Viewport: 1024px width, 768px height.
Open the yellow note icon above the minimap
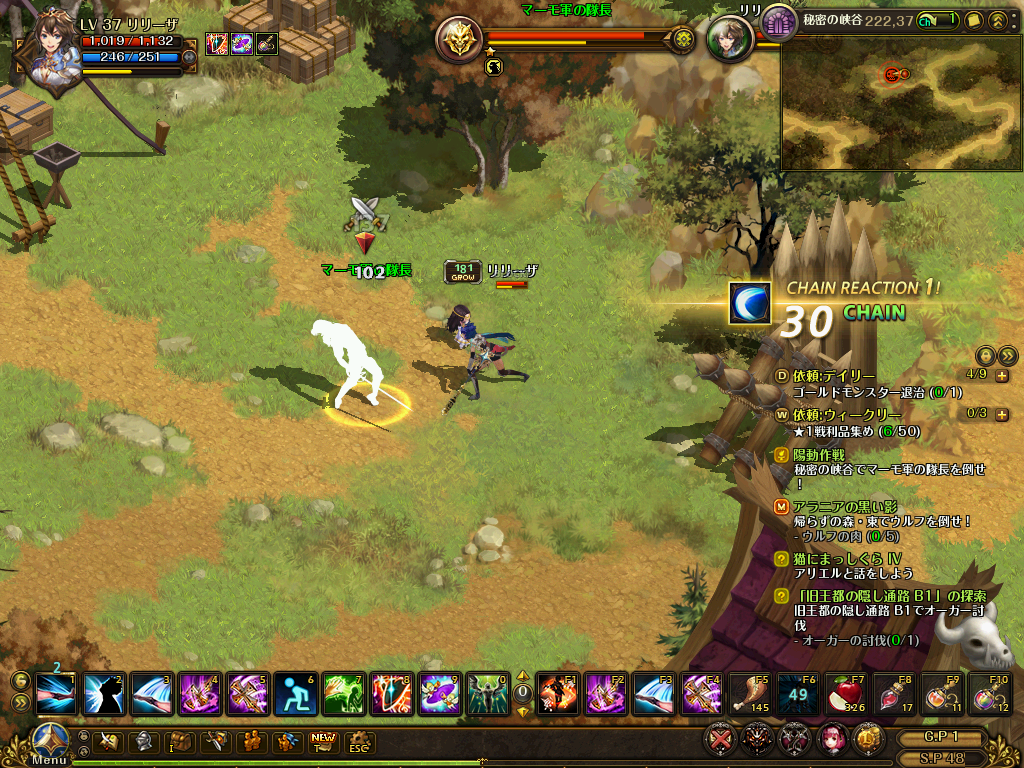click(x=973, y=20)
